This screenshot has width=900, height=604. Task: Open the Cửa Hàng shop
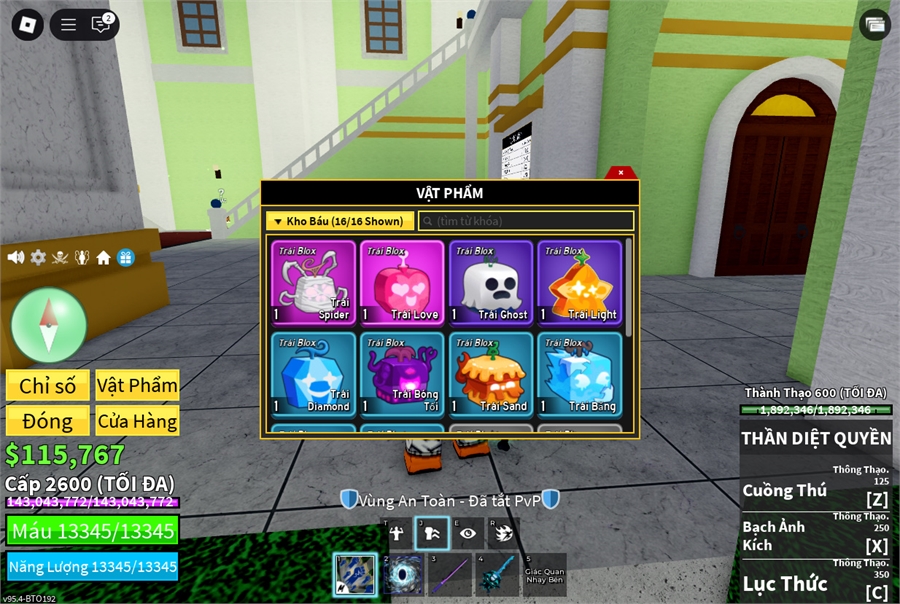137,421
